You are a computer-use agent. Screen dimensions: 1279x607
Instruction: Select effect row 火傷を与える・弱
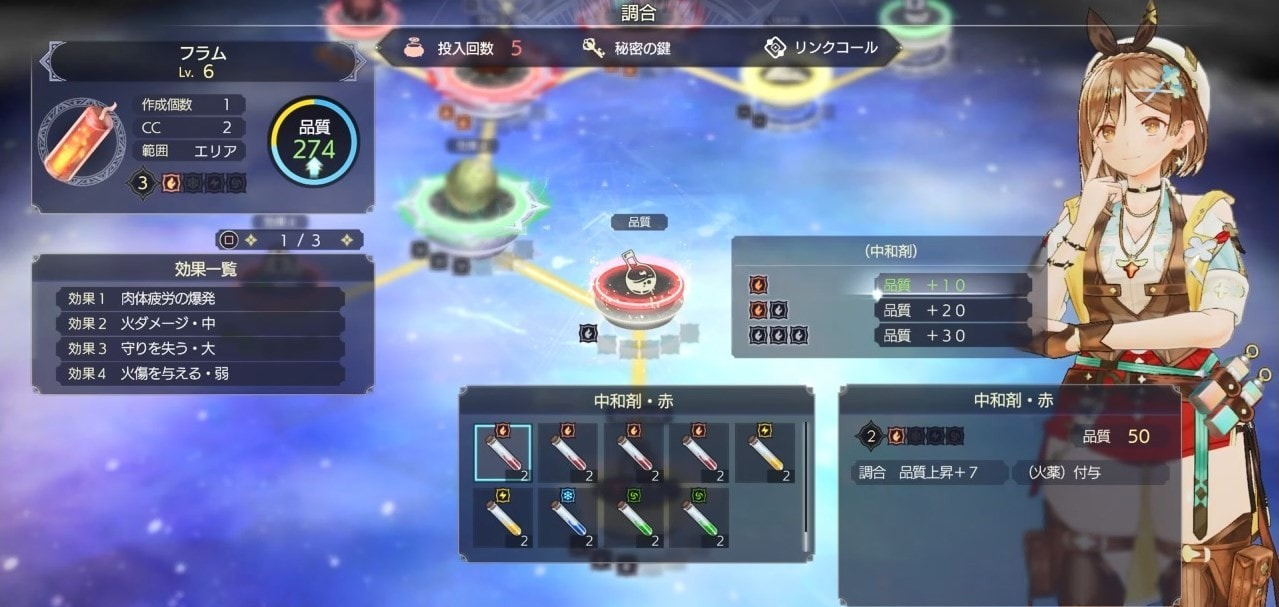(x=201, y=374)
